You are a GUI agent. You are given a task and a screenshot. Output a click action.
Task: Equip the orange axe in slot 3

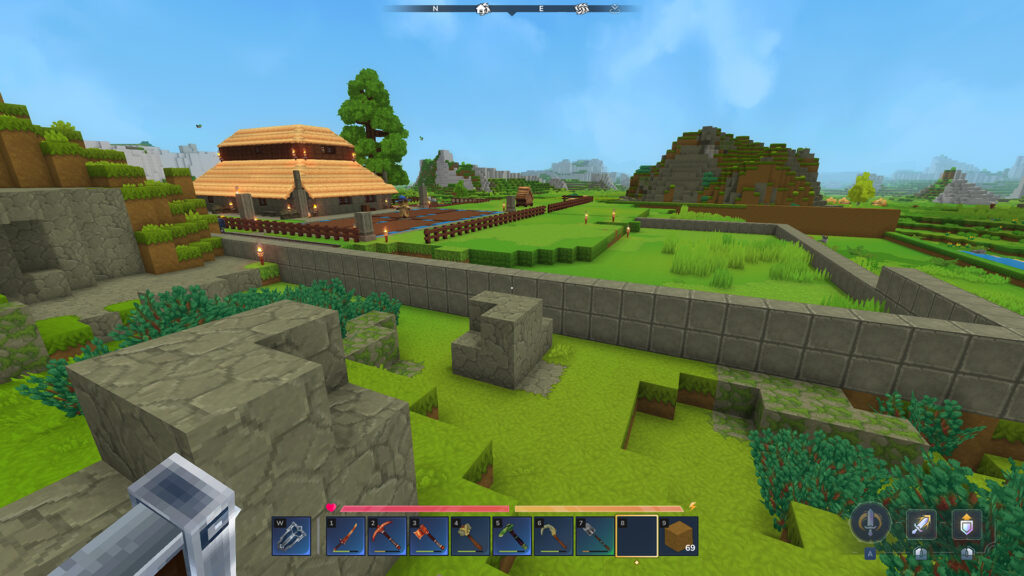point(428,536)
